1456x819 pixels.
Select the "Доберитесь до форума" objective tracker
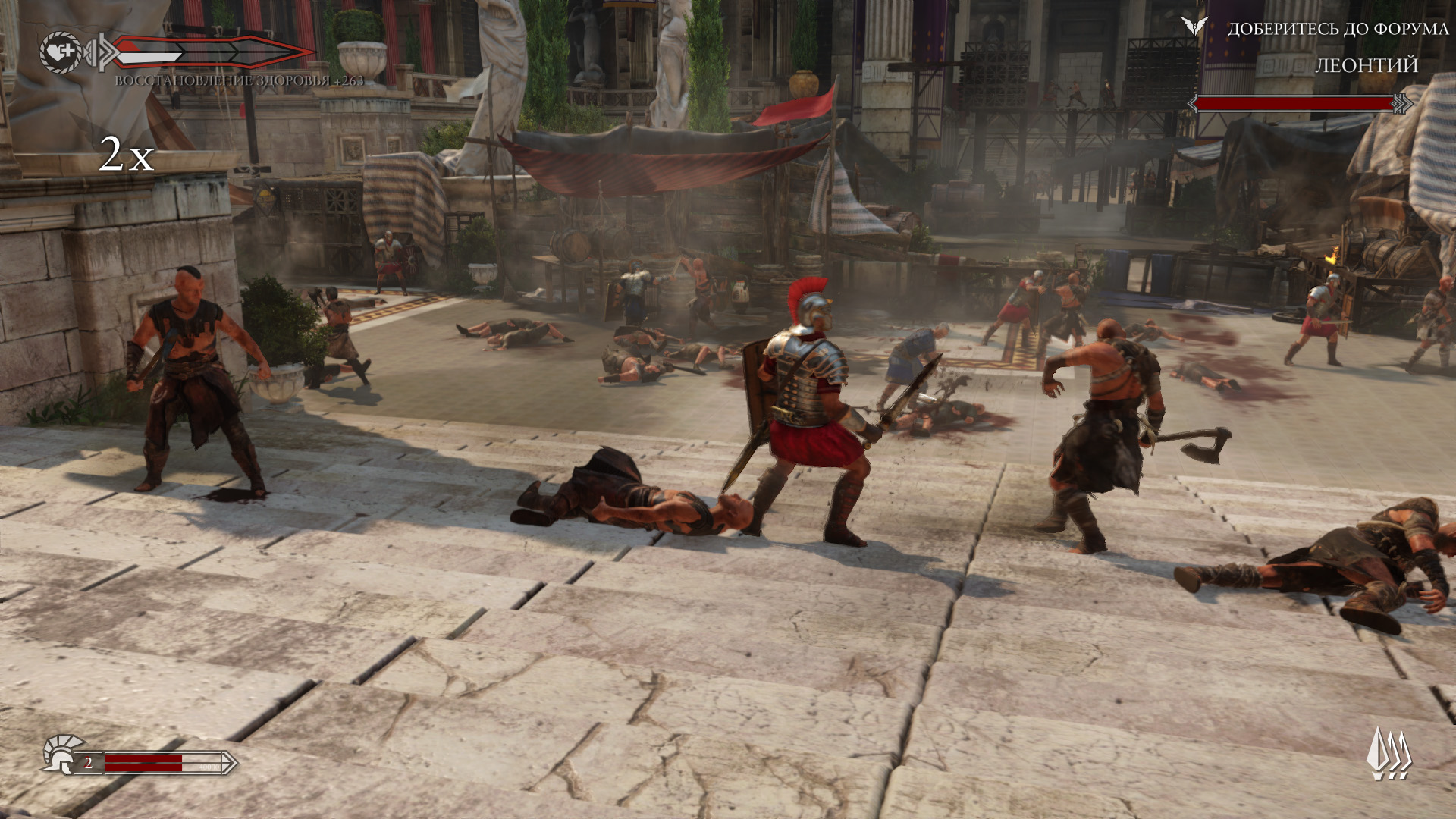tap(1338, 29)
